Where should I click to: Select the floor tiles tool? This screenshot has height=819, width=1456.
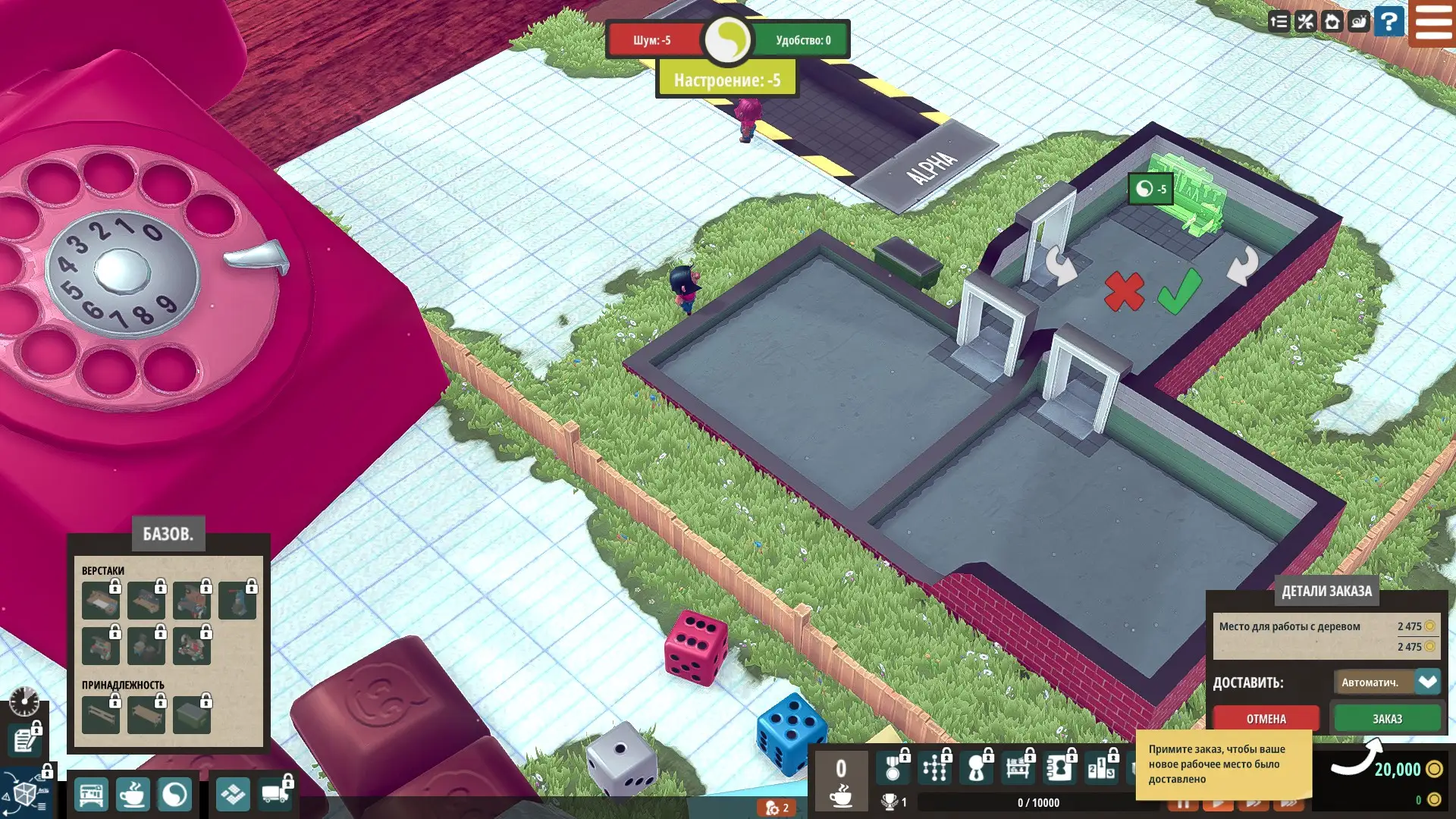(233, 795)
